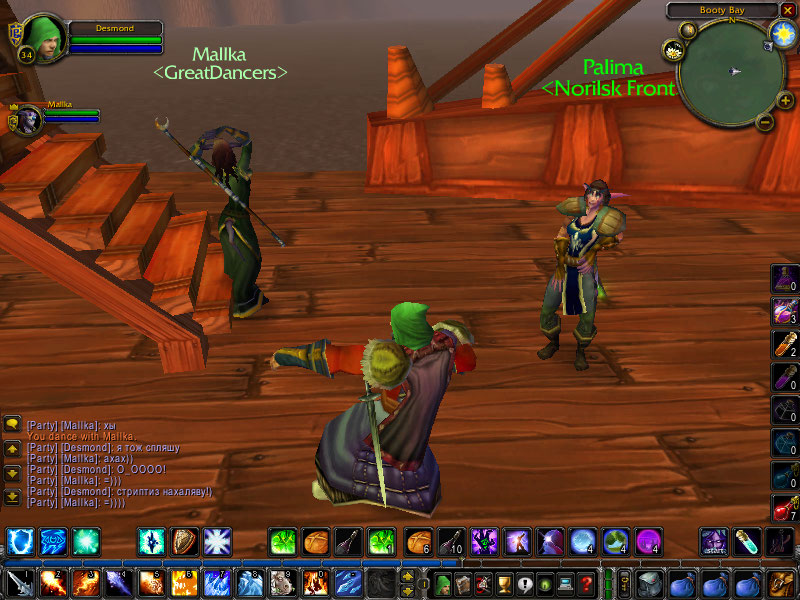
Task: Open the chat speech bubble menu button
Action: tap(12, 425)
